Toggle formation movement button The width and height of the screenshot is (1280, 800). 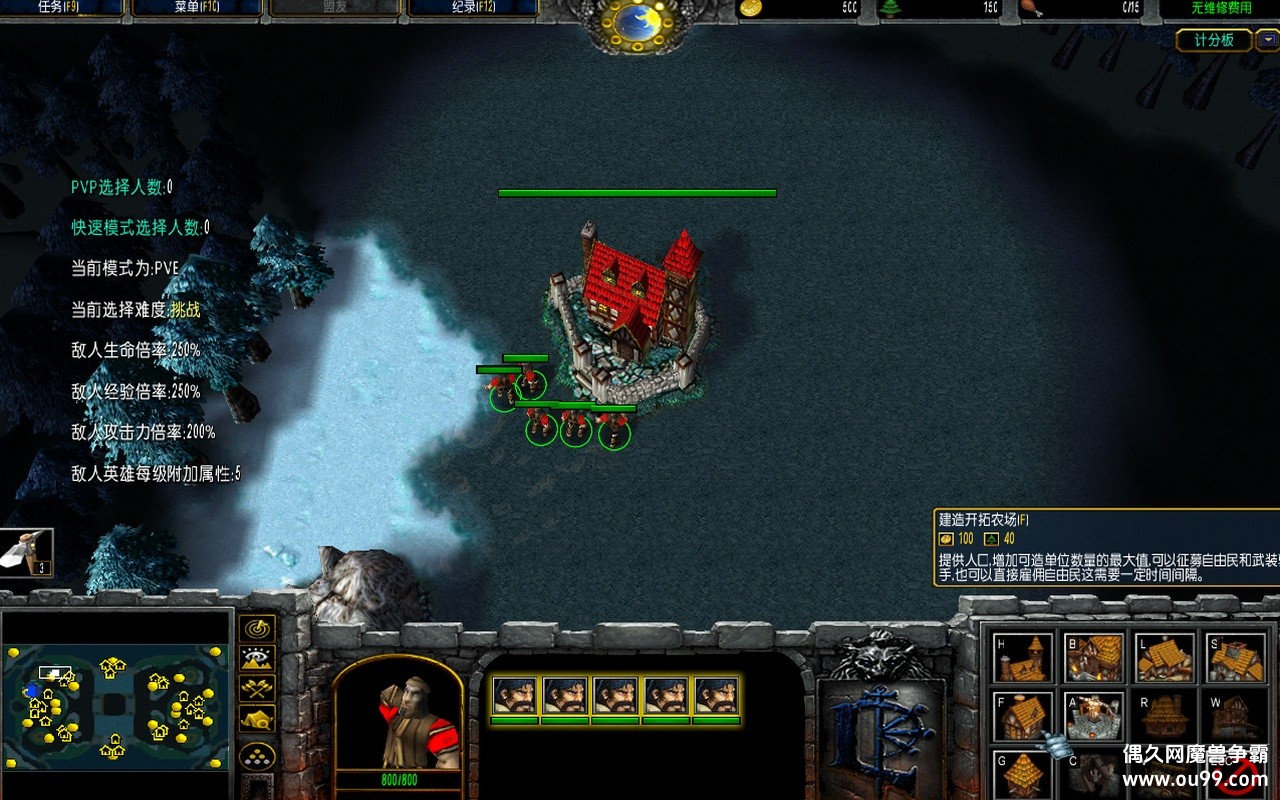point(258,755)
